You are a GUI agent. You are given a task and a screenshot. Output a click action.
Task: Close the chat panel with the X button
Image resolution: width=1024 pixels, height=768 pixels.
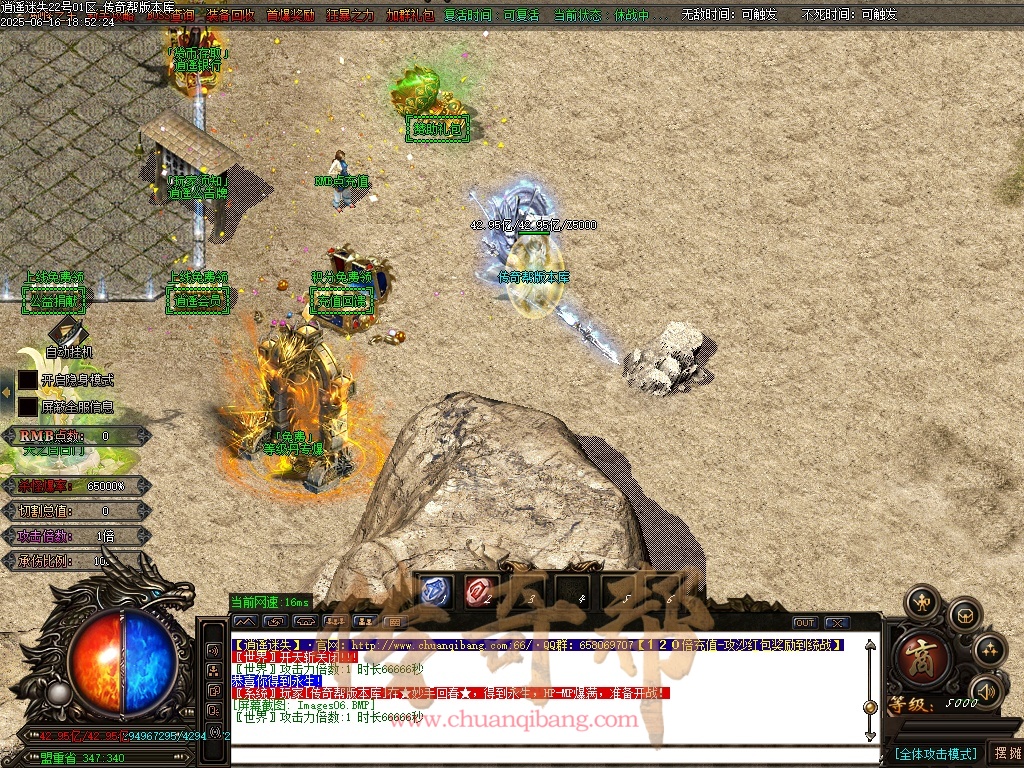(836, 623)
